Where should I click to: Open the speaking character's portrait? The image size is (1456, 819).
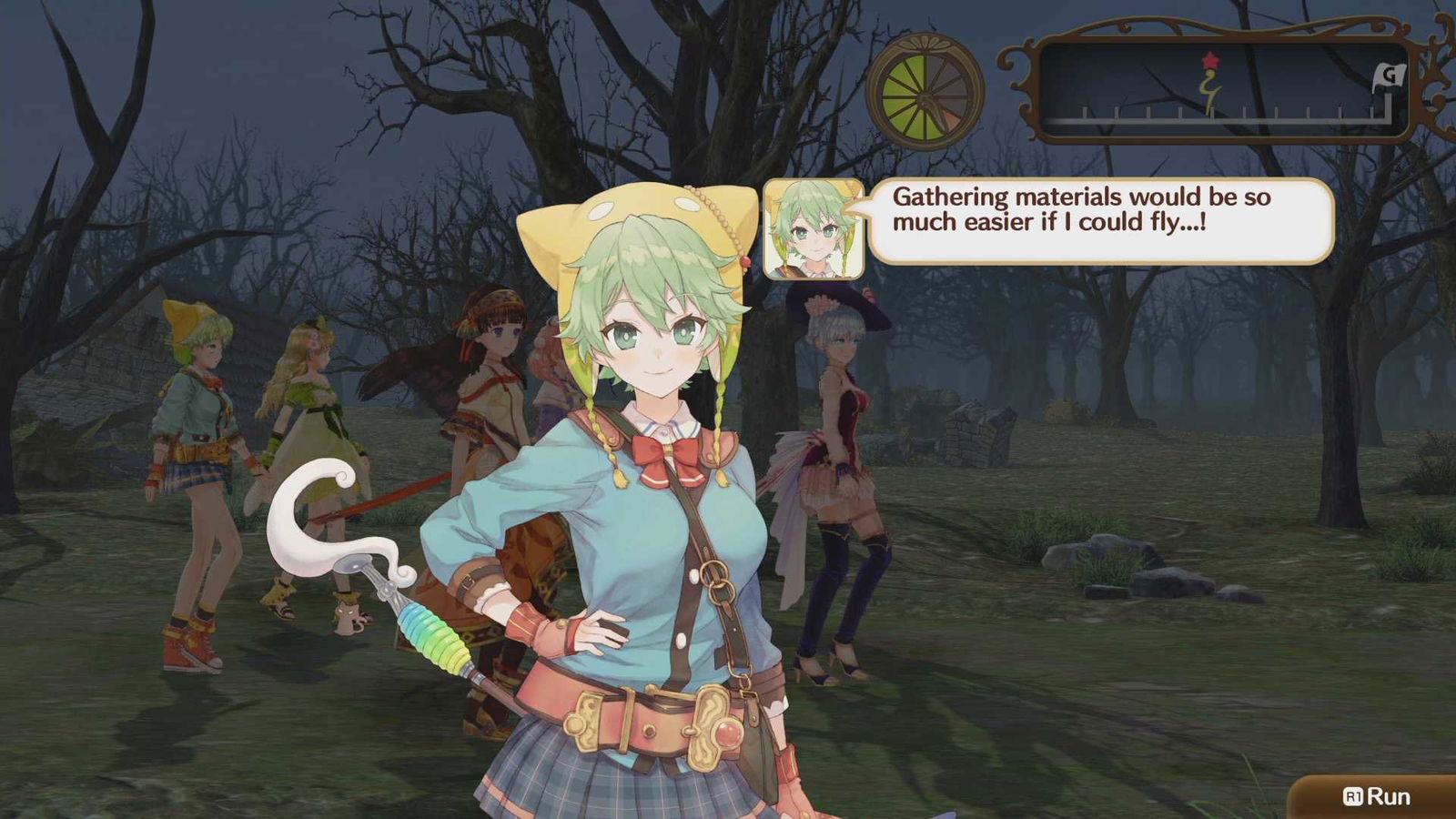(813, 227)
